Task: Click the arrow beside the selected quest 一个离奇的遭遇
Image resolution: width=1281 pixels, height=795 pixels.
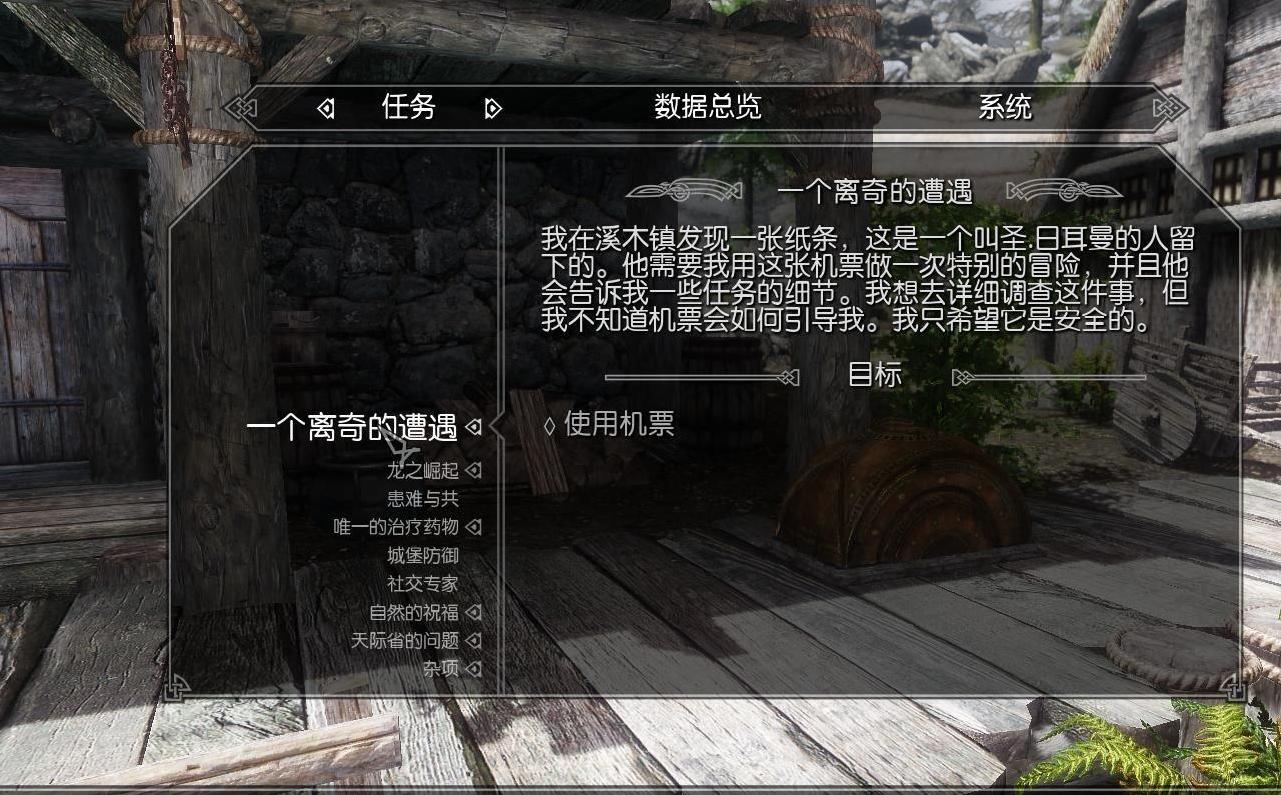Action: (475, 427)
